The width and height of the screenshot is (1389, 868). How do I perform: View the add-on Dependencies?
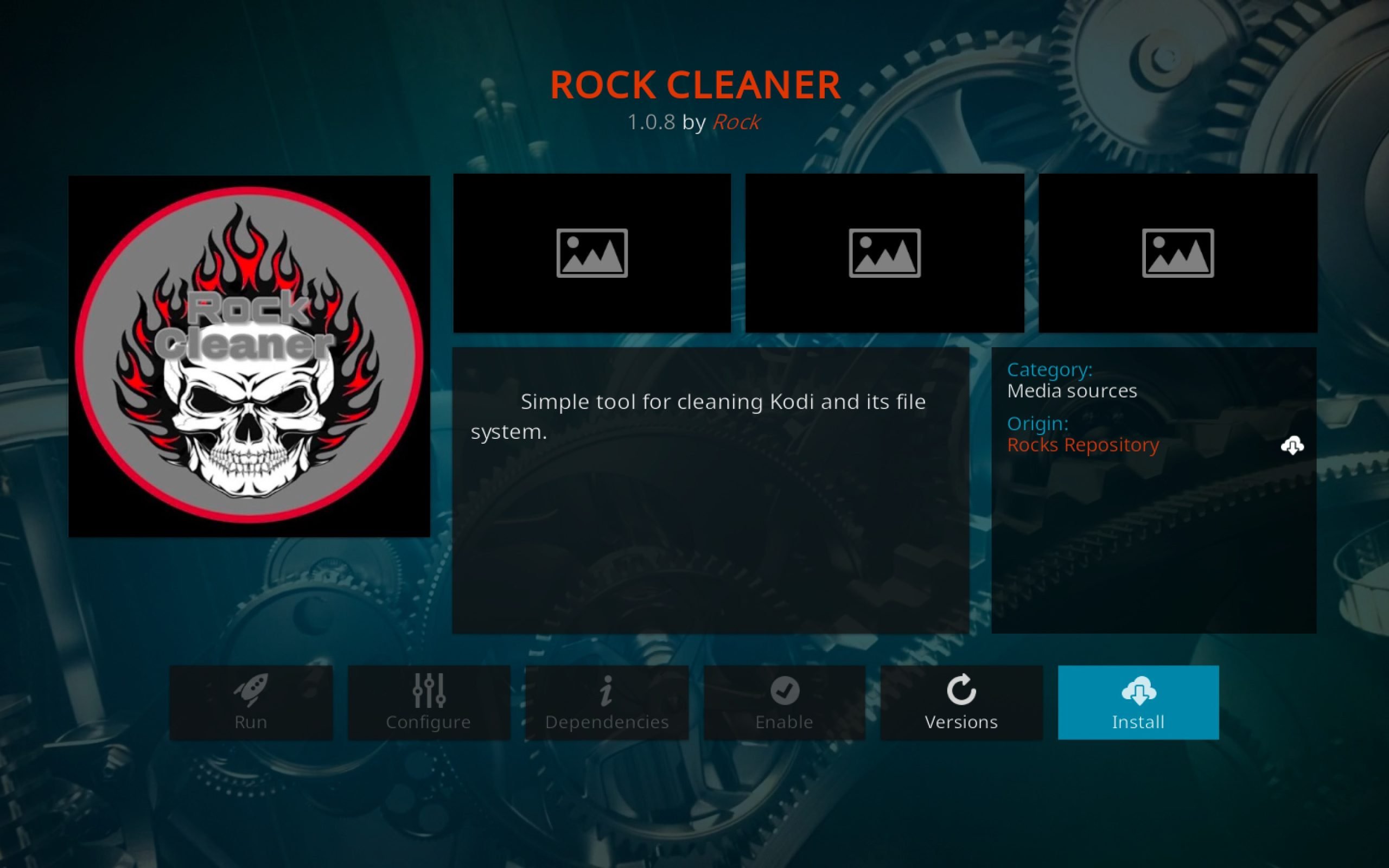tap(607, 703)
